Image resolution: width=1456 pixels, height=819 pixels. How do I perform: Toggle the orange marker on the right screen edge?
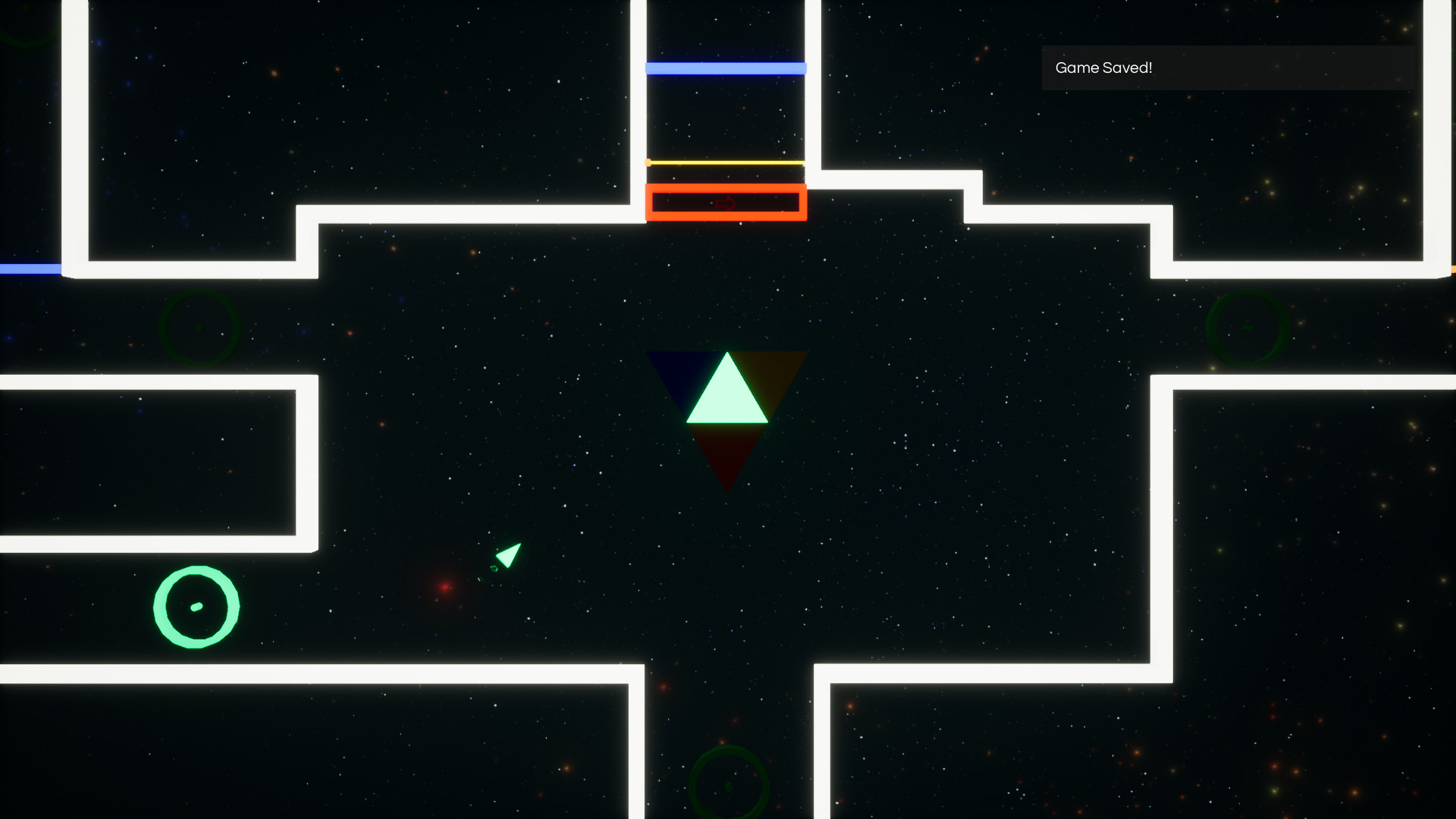(x=1452, y=268)
